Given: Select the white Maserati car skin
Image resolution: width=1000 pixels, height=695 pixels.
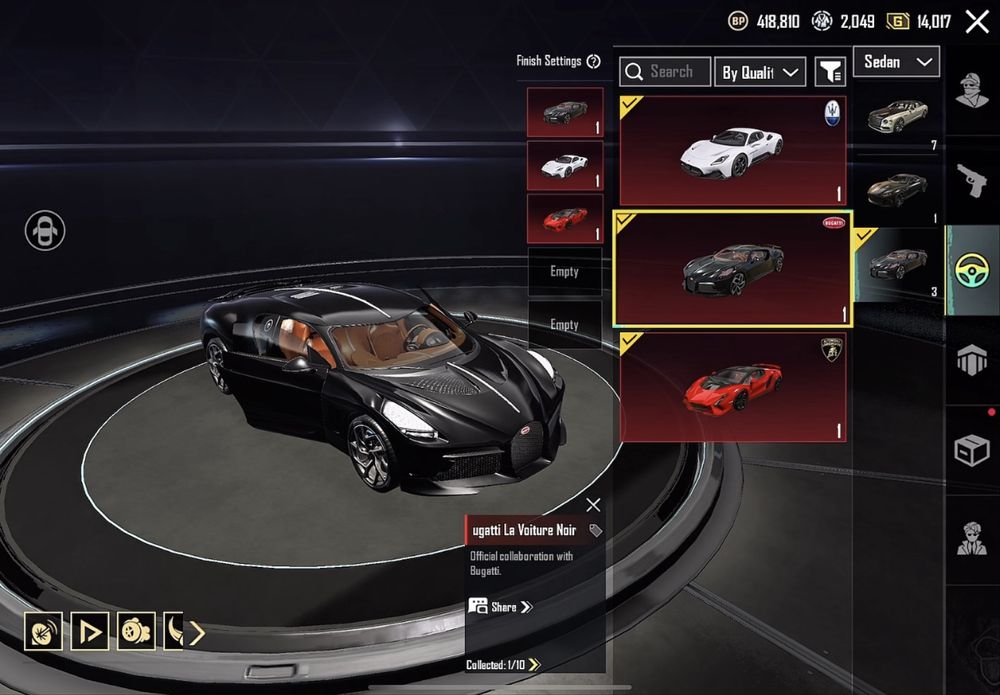Looking at the screenshot, I should [x=732, y=151].
